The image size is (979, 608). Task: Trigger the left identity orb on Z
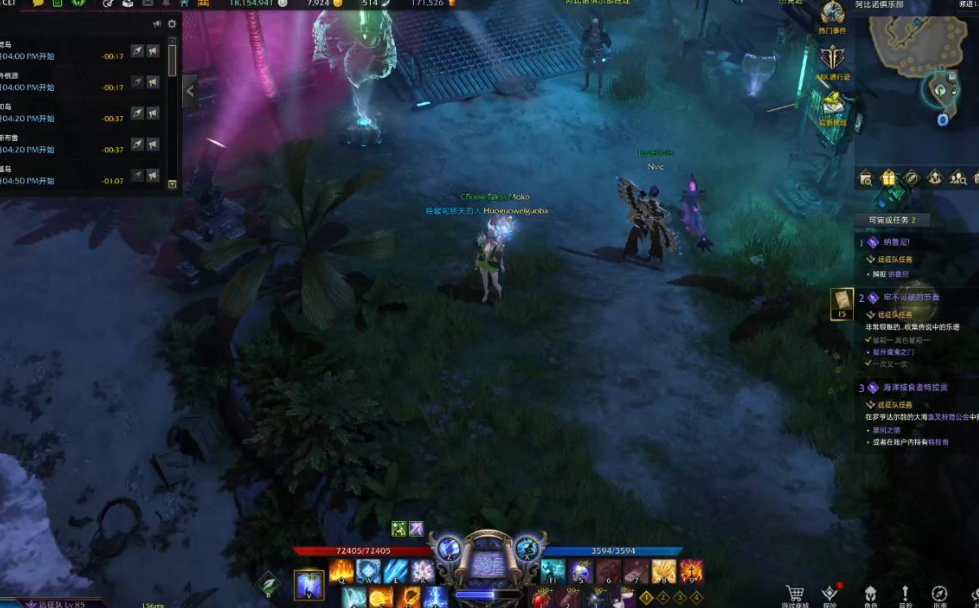(x=449, y=549)
